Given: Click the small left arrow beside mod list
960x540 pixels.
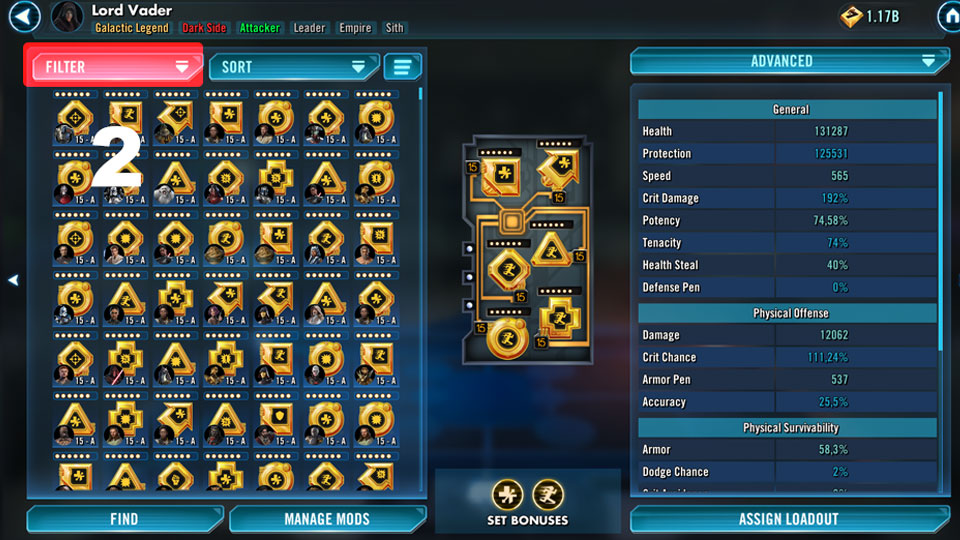Looking at the screenshot, I should pos(13,281).
